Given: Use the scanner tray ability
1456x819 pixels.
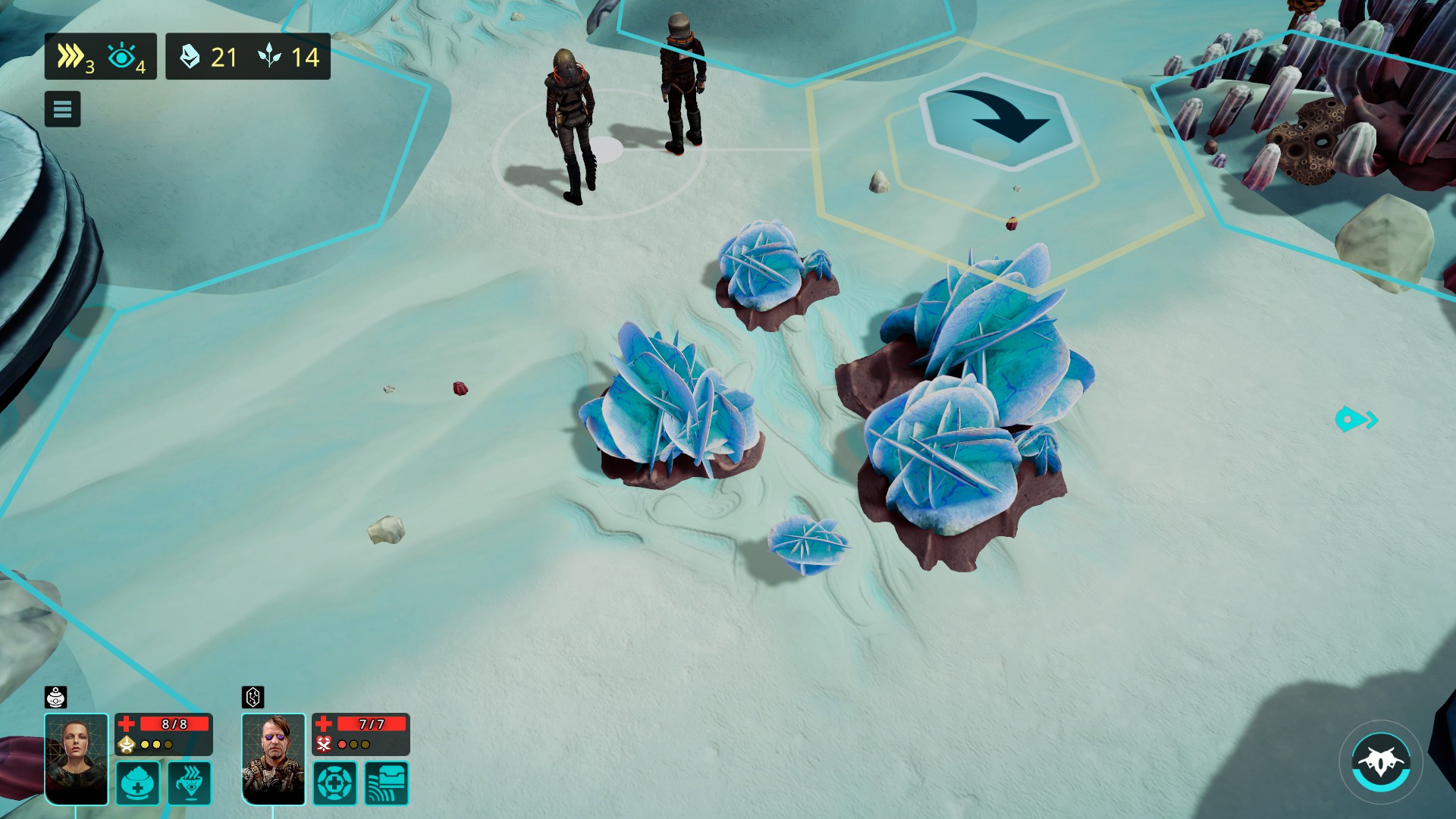Looking at the screenshot, I should pyautogui.click(x=387, y=783).
